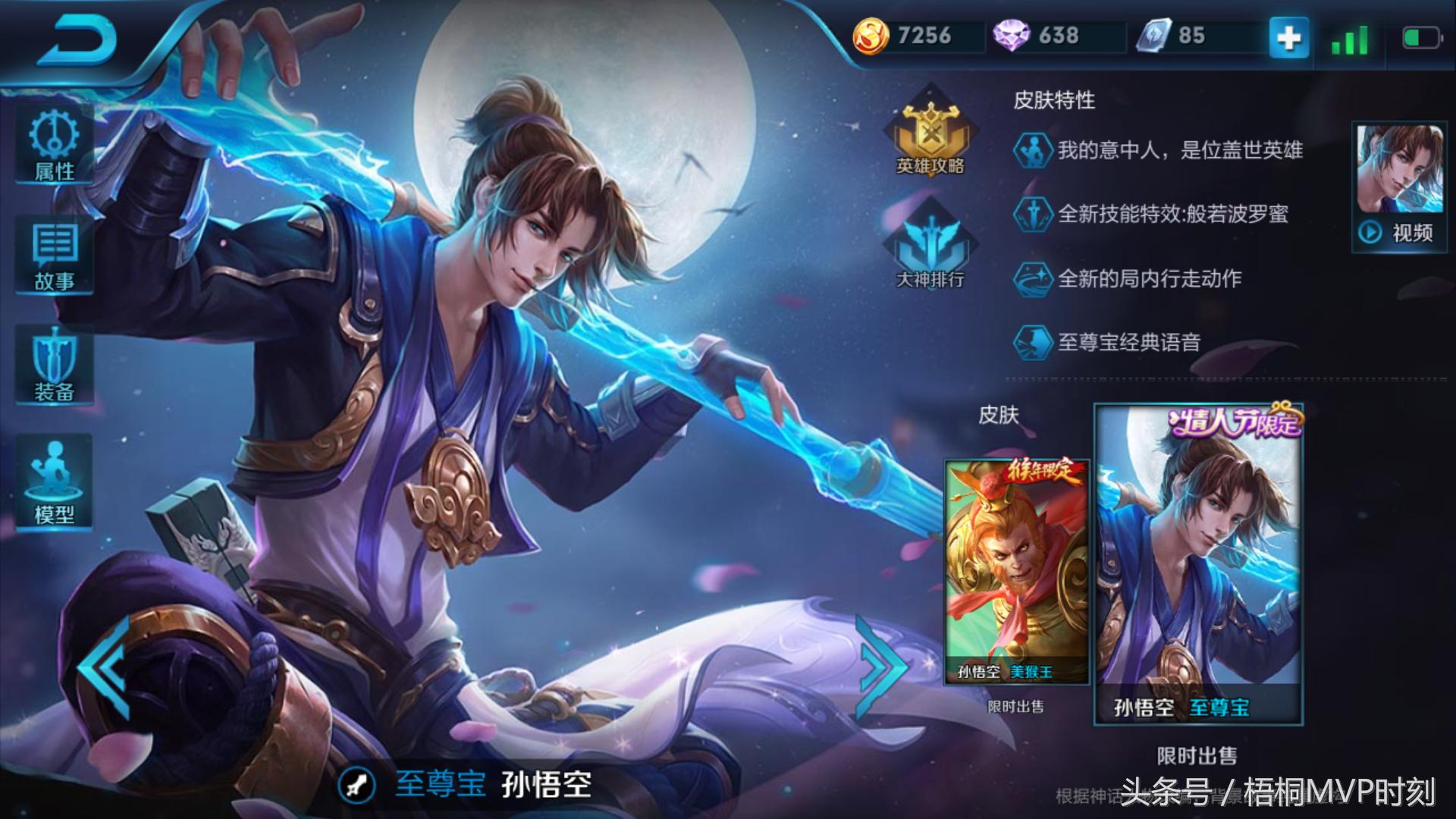The image size is (1456, 819).
Task: Open the 故事 hero story panel
Action: click(x=53, y=254)
